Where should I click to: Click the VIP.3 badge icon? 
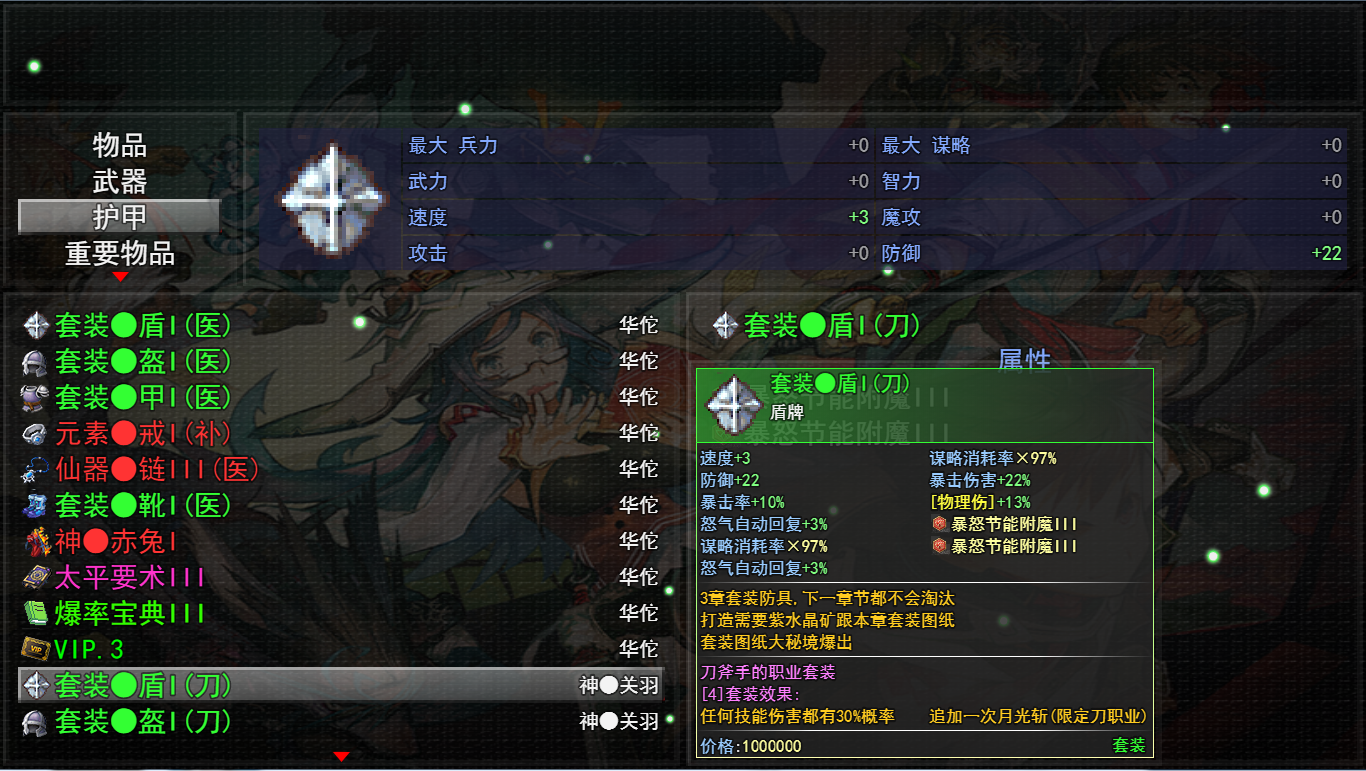pyautogui.click(x=35, y=650)
